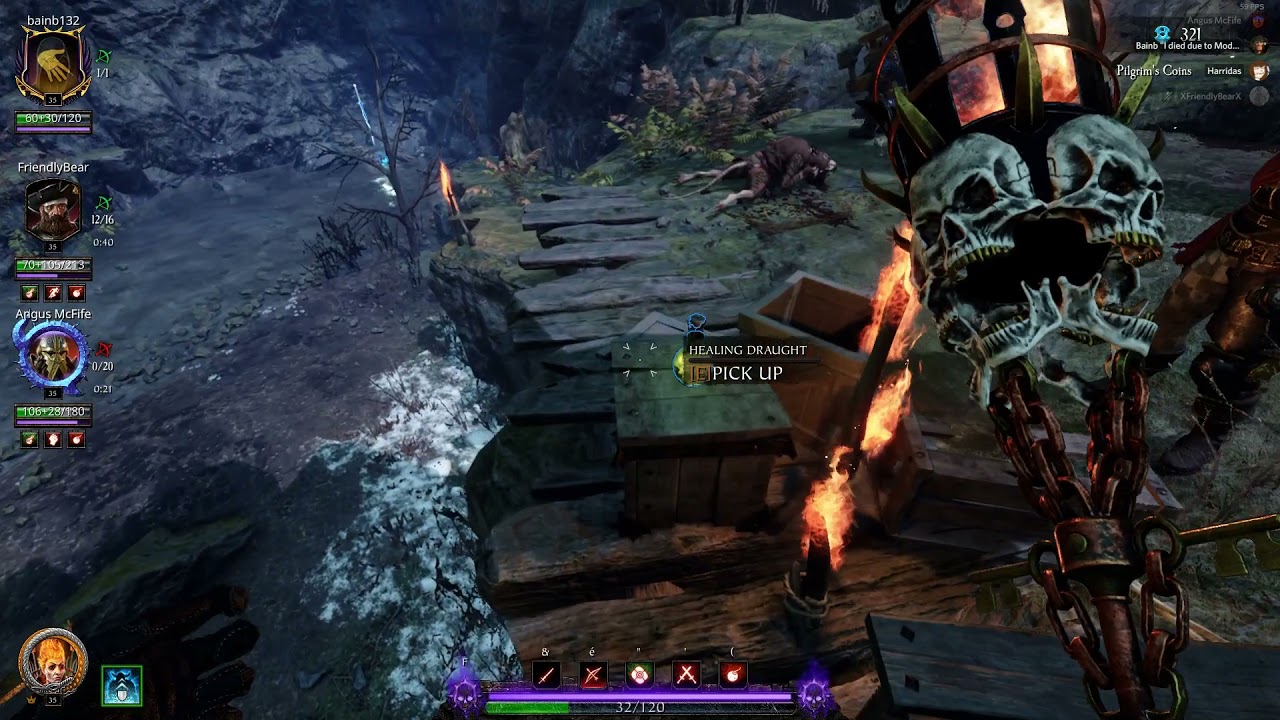
Task: Select the bow ranged weapon slot
Action: [593, 675]
